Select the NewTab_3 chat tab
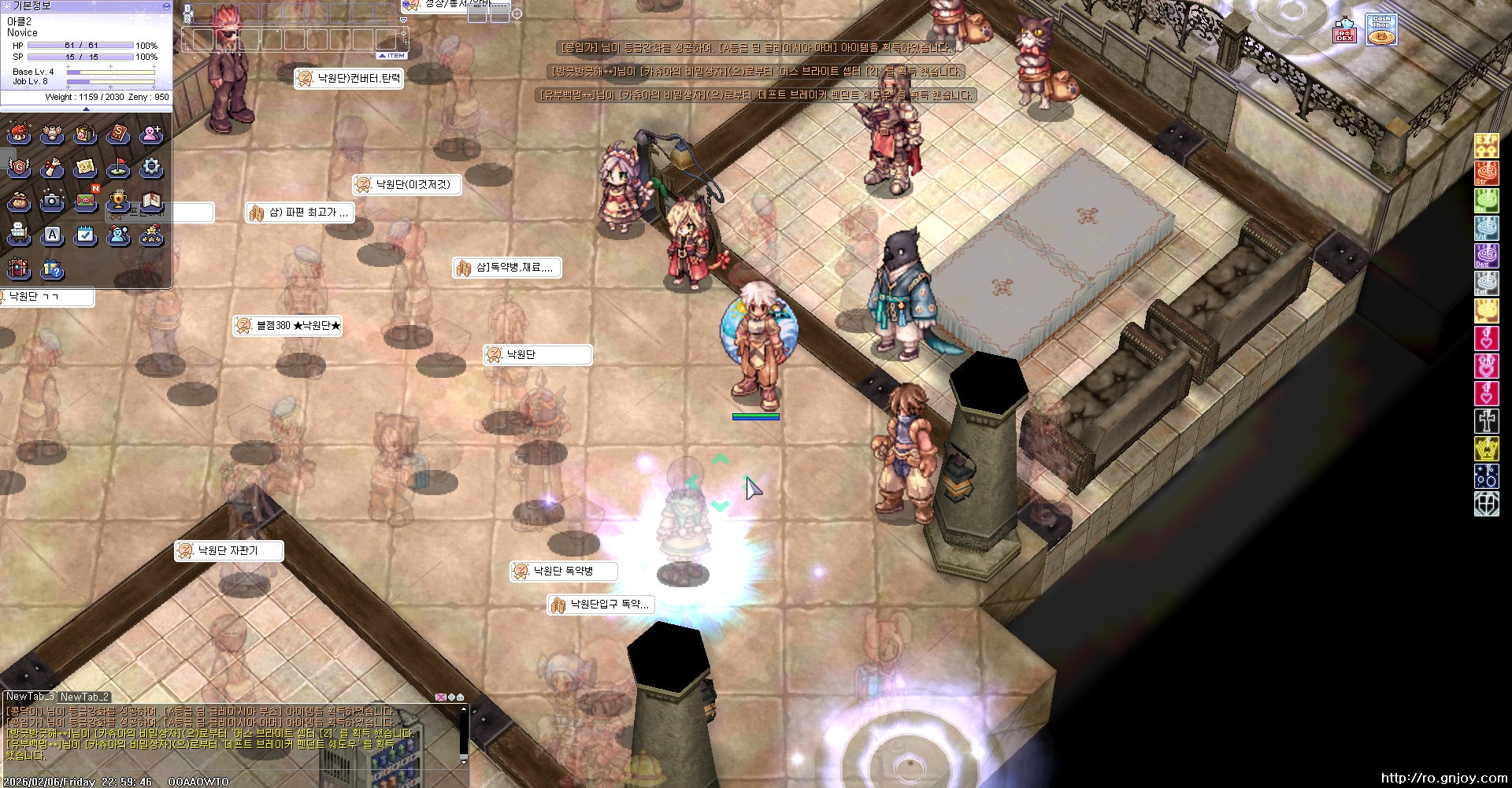This screenshot has height=788, width=1512. click(30, 697)
